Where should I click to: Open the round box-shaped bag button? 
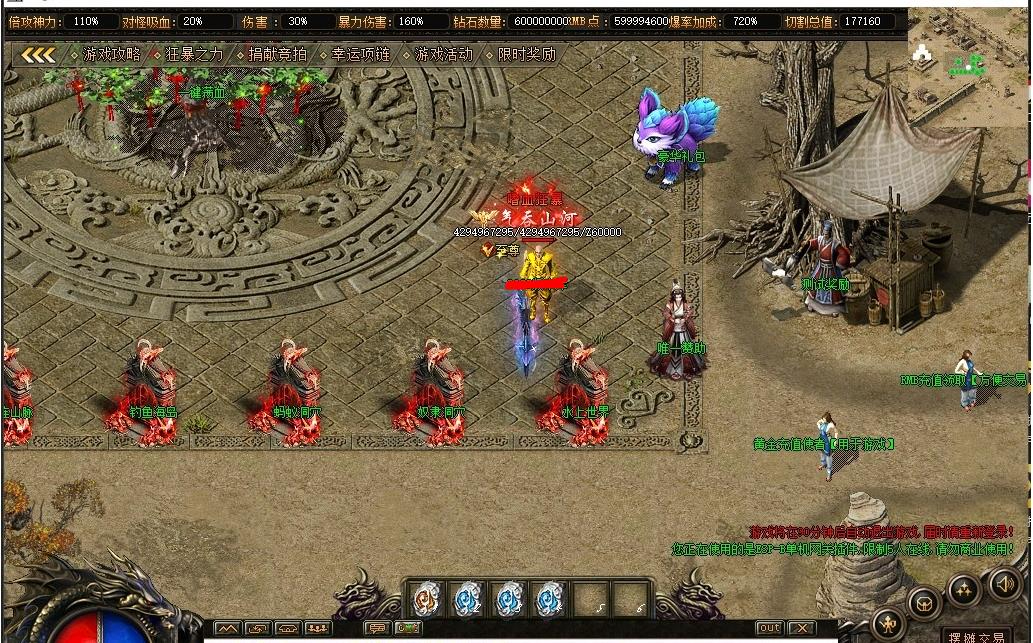point(924,604)
